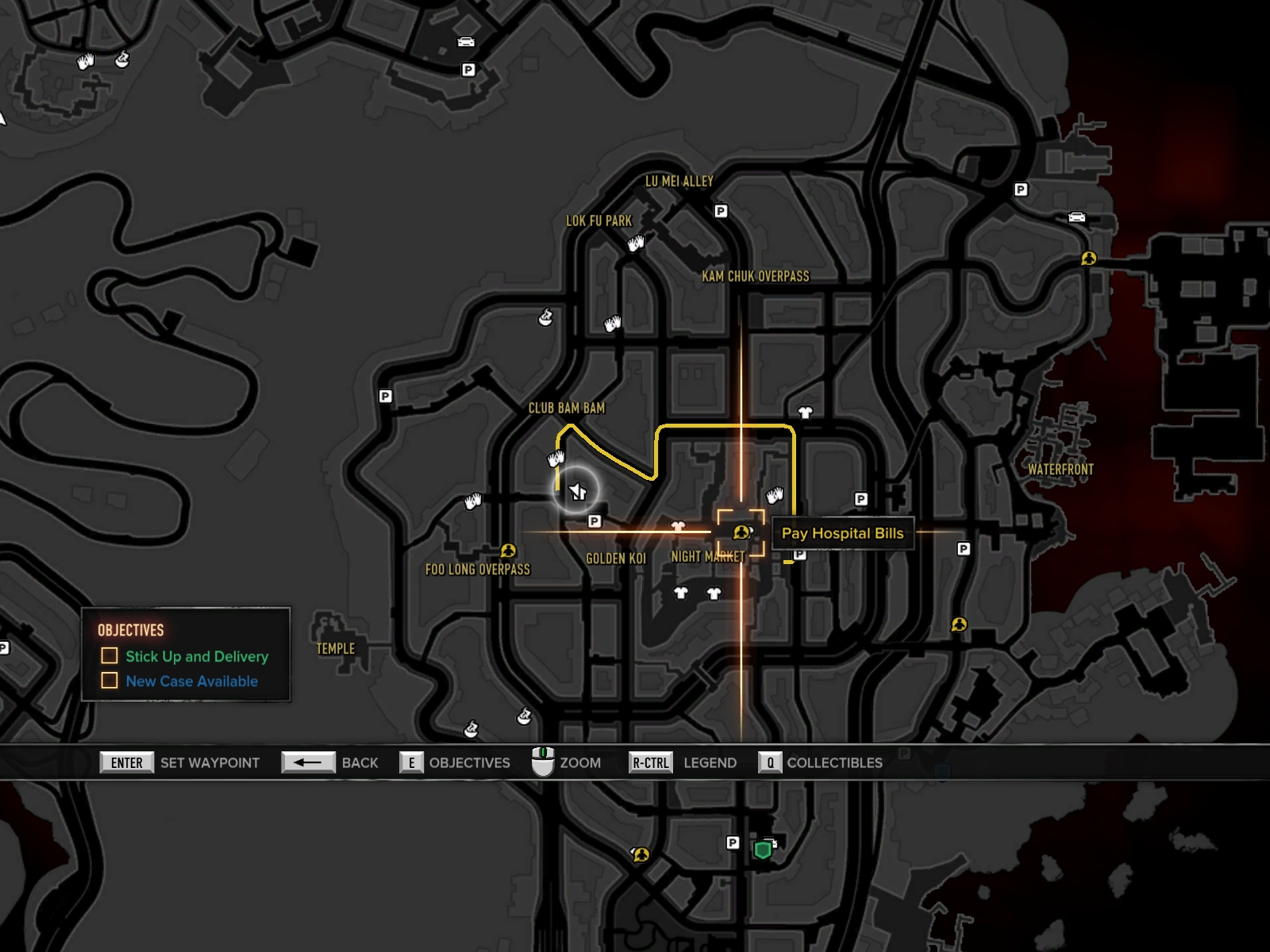This screenshot has width=1270, height=952.
Task: Choose the parking icon above Golden Koi label
Action: 595,521
